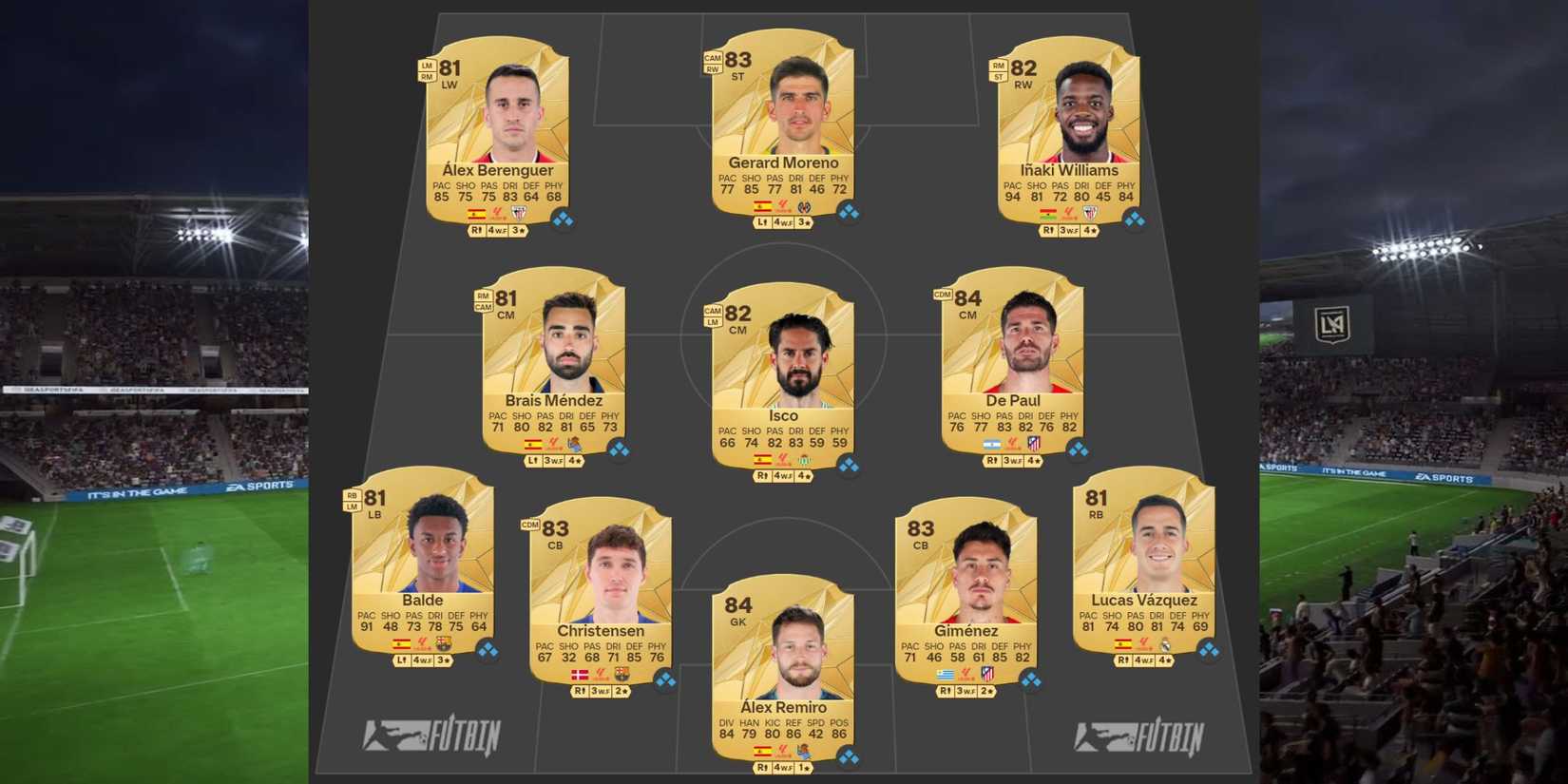The image size is (1568, 784).
Task: Toggle the CAM/RW alternate position badge on Gerard Moreno
Action: click(x=711, y=64)
